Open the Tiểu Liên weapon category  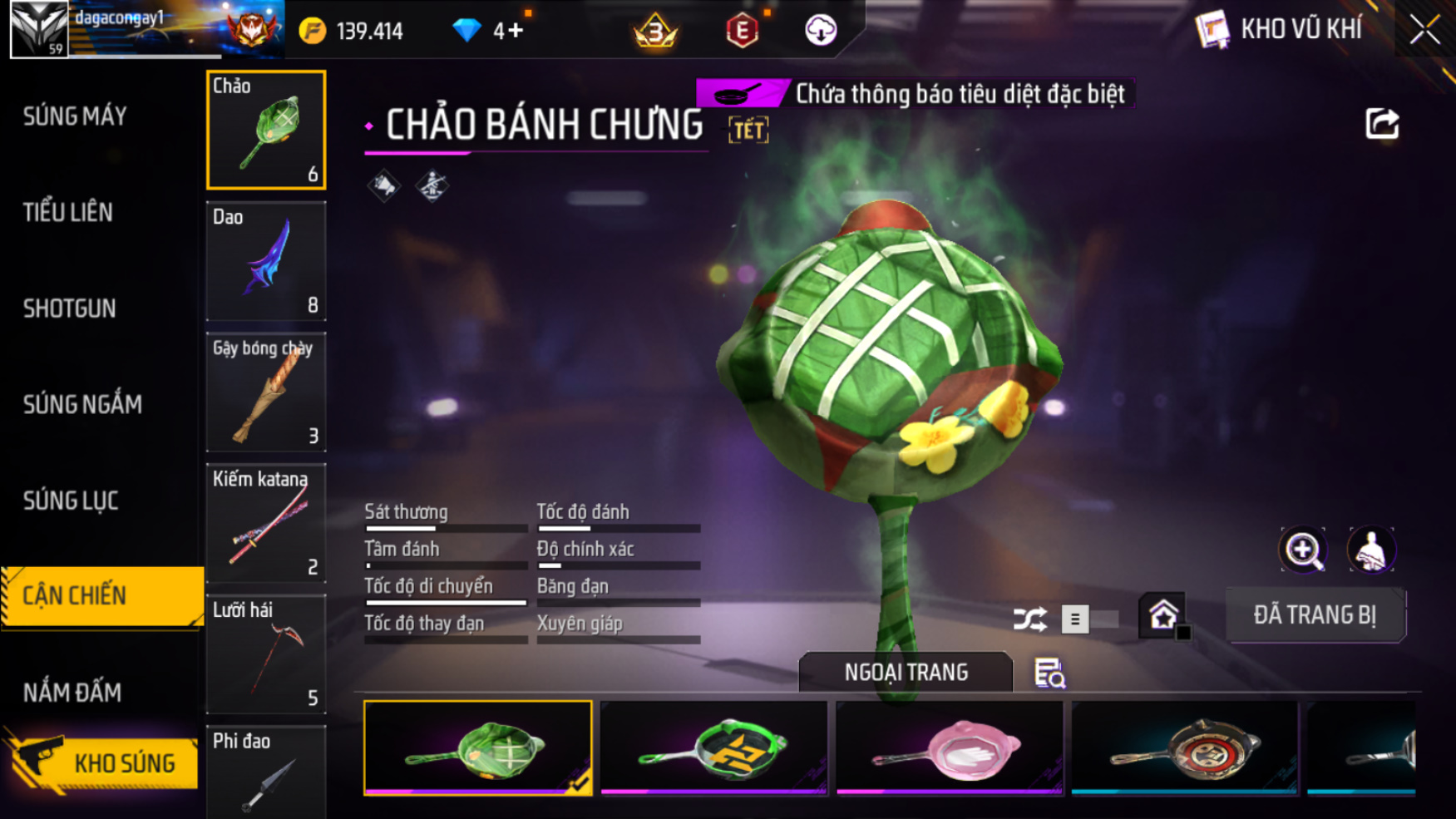click(x=68, y=213)
